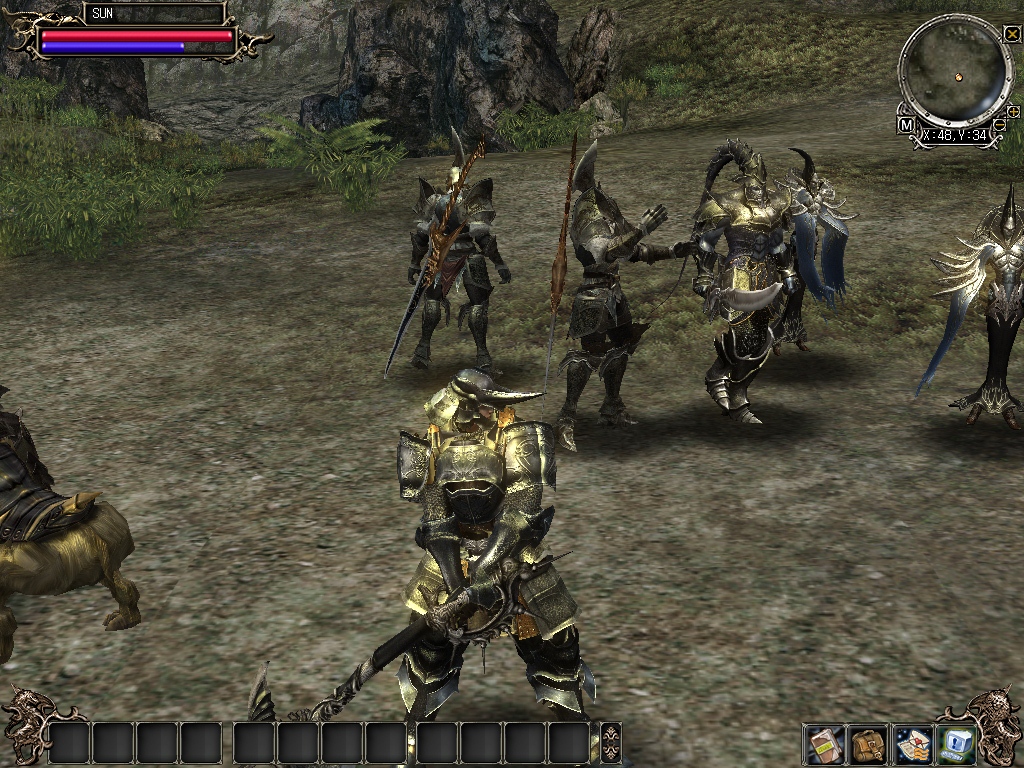The width and height of the screenshot is (1024, 768).
Task: Toggle the hotbar page switcher arrows
Action: 611,743
